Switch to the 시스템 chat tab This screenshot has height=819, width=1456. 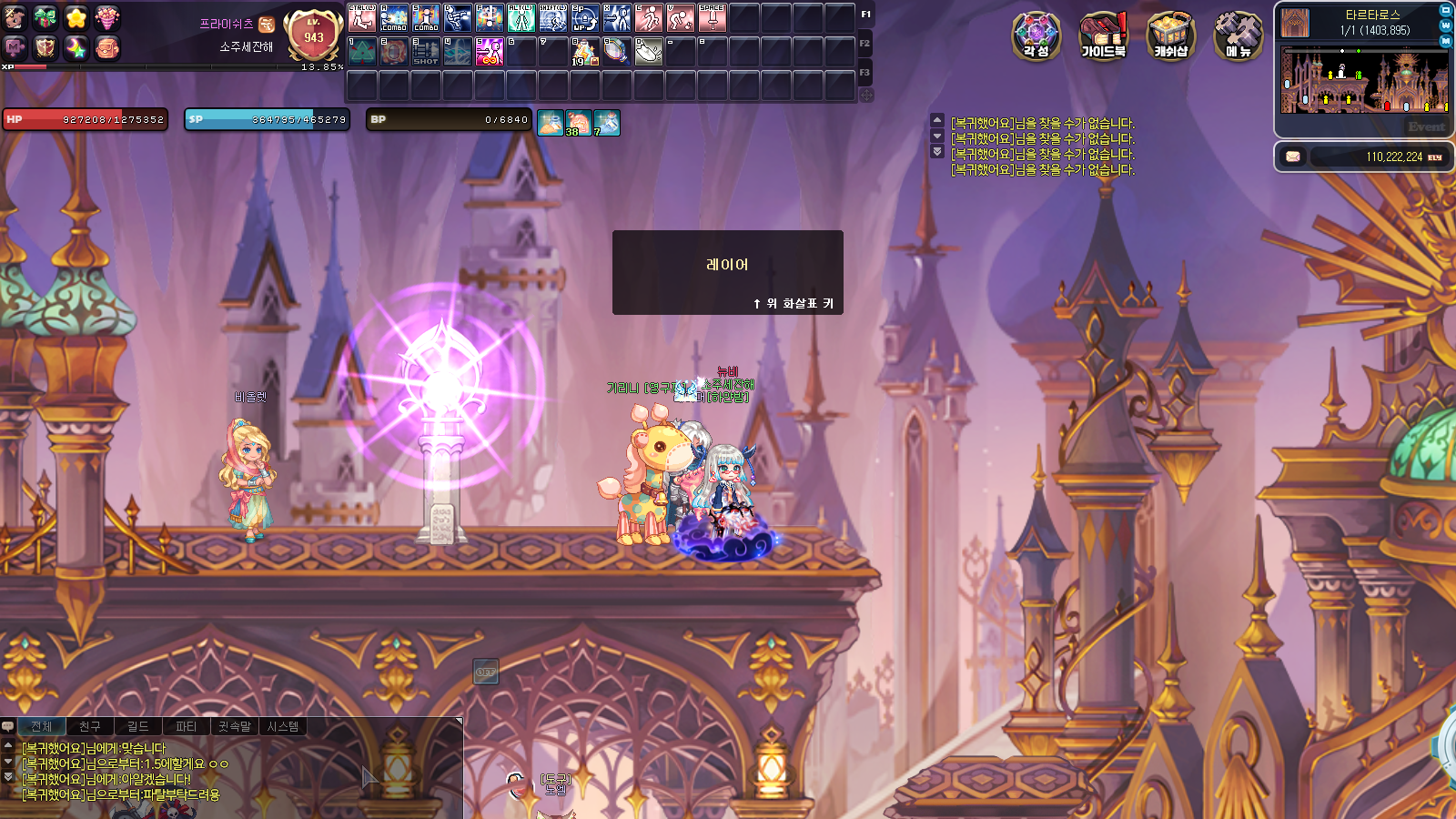[x=283, y=726]
